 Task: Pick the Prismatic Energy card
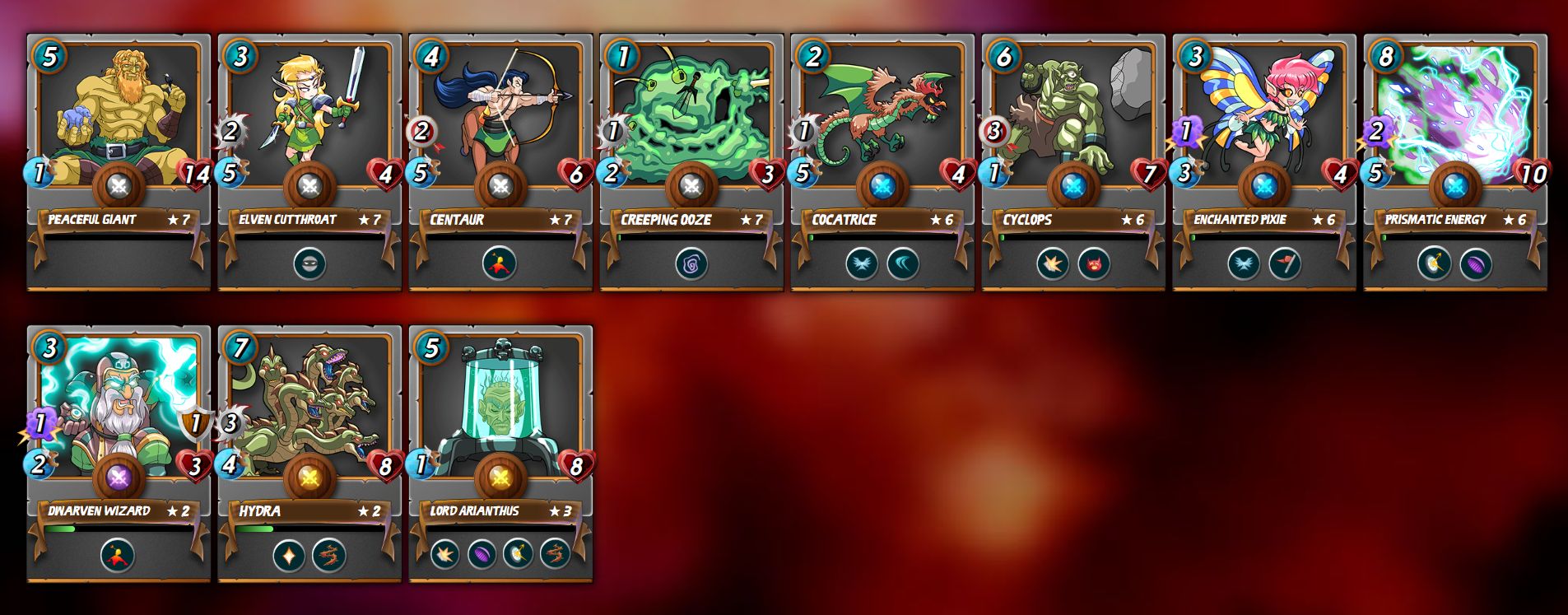click(x=1455, y=115)
